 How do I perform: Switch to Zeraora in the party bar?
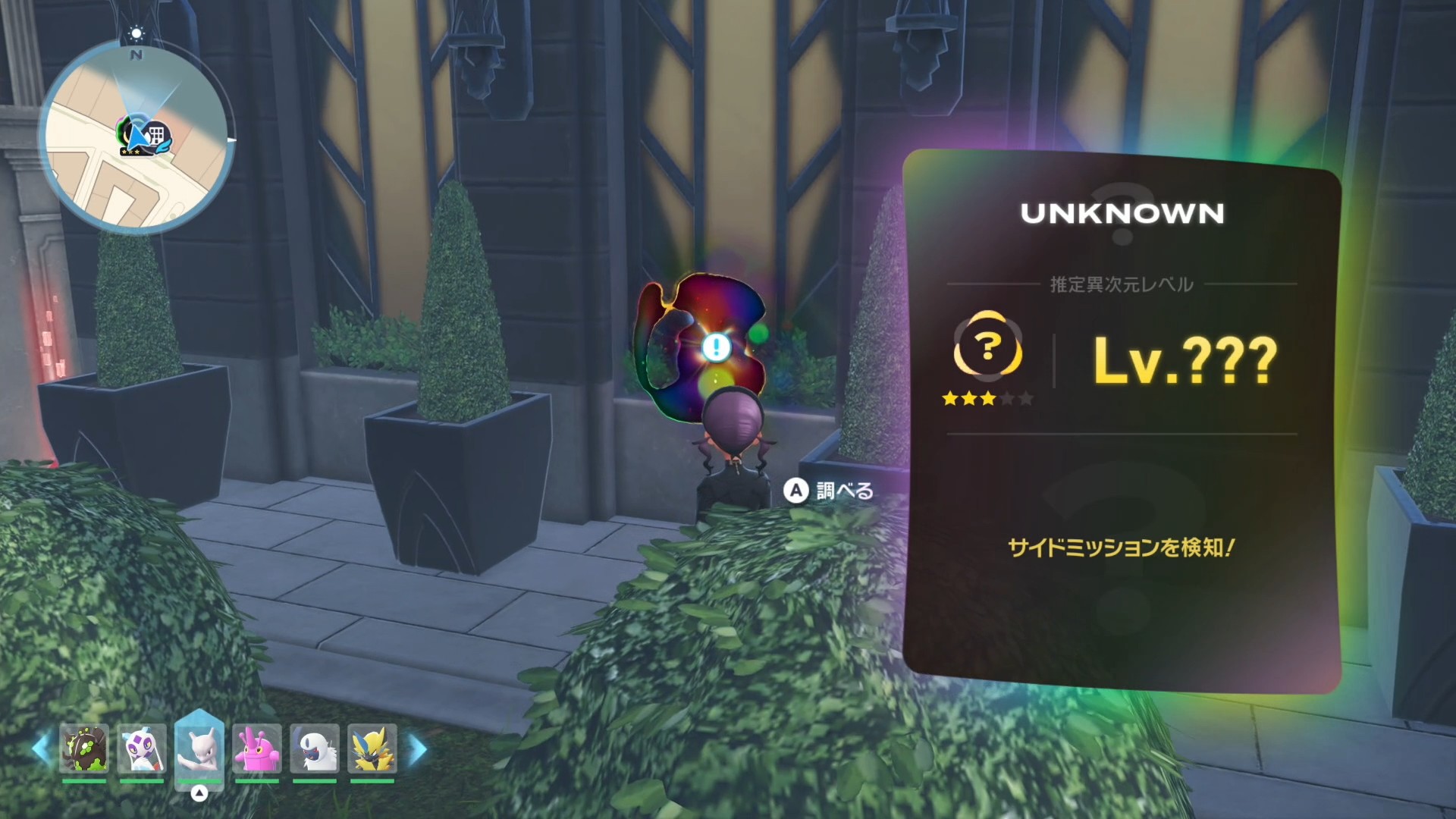(x=372, y=748)
